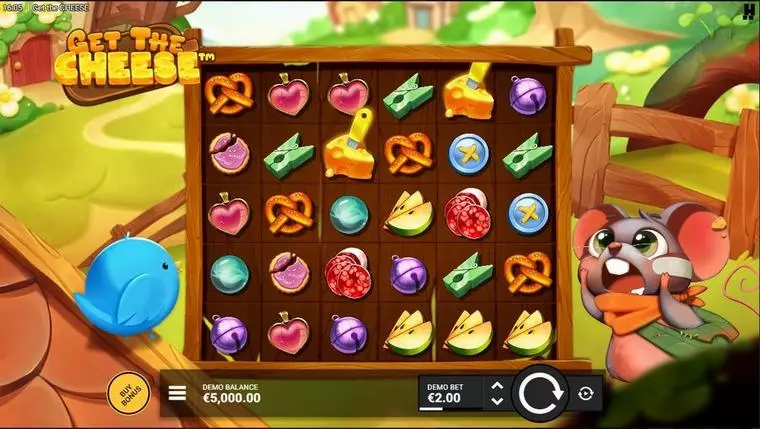Decrease the demo bet with the down arrow
The width and height of the screenshot is (760, 429).
[x=497, y=401]
